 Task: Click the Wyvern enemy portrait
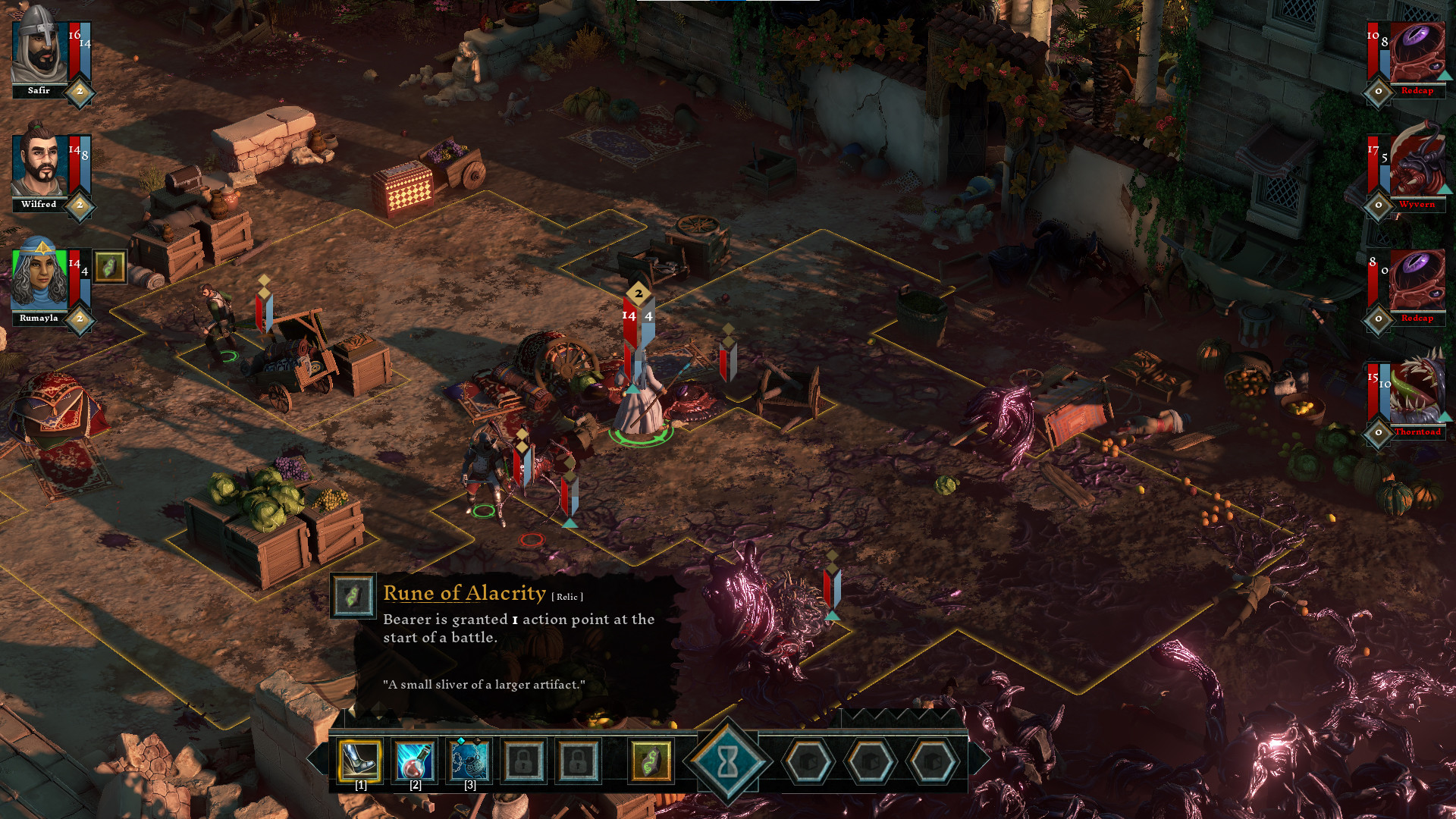tap(1417, 165)
